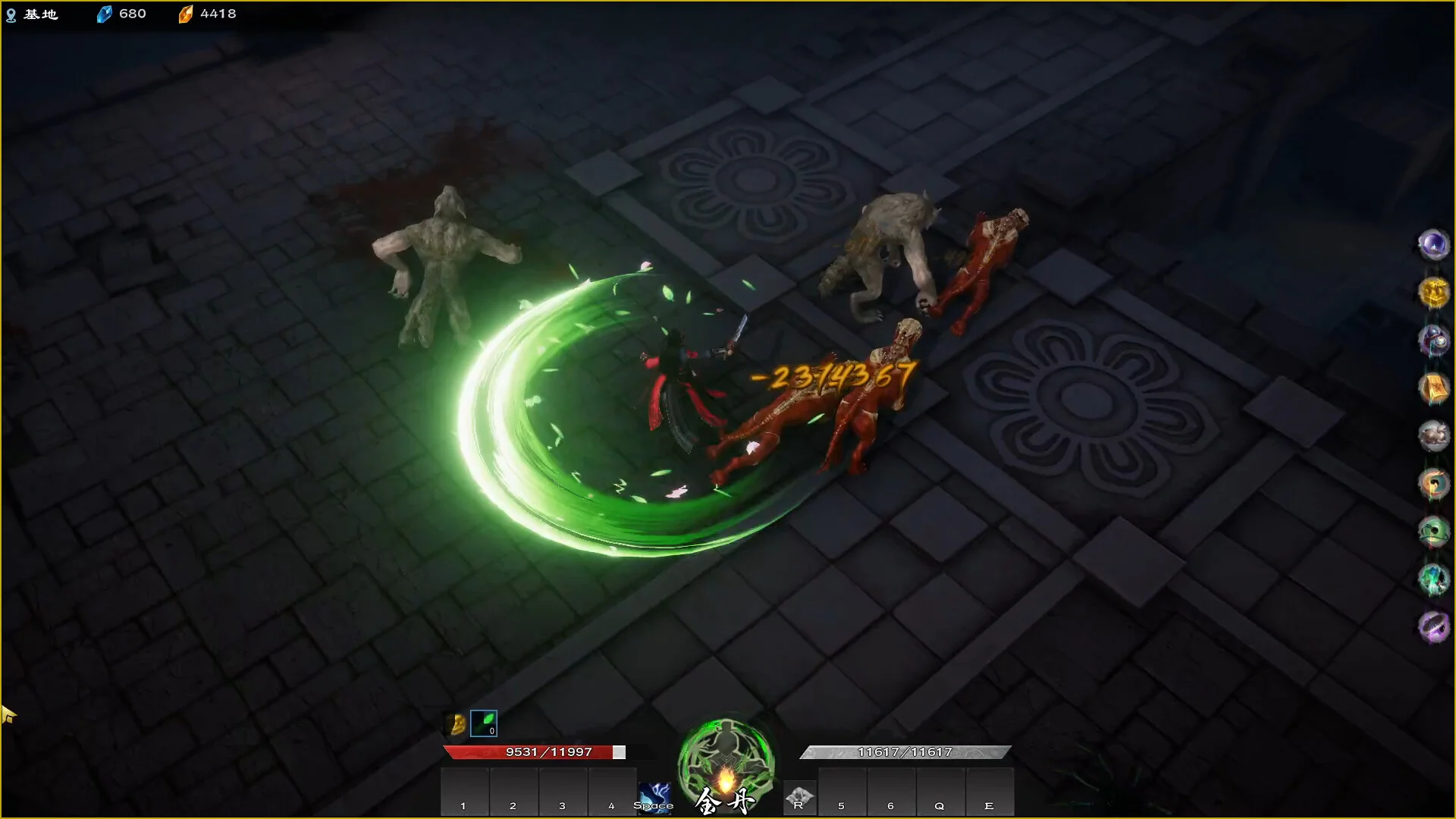The image size is (1456, 819).
Task: Click the blue crystal currency icon
Action: pyautogui.click(x=104, y=14)
